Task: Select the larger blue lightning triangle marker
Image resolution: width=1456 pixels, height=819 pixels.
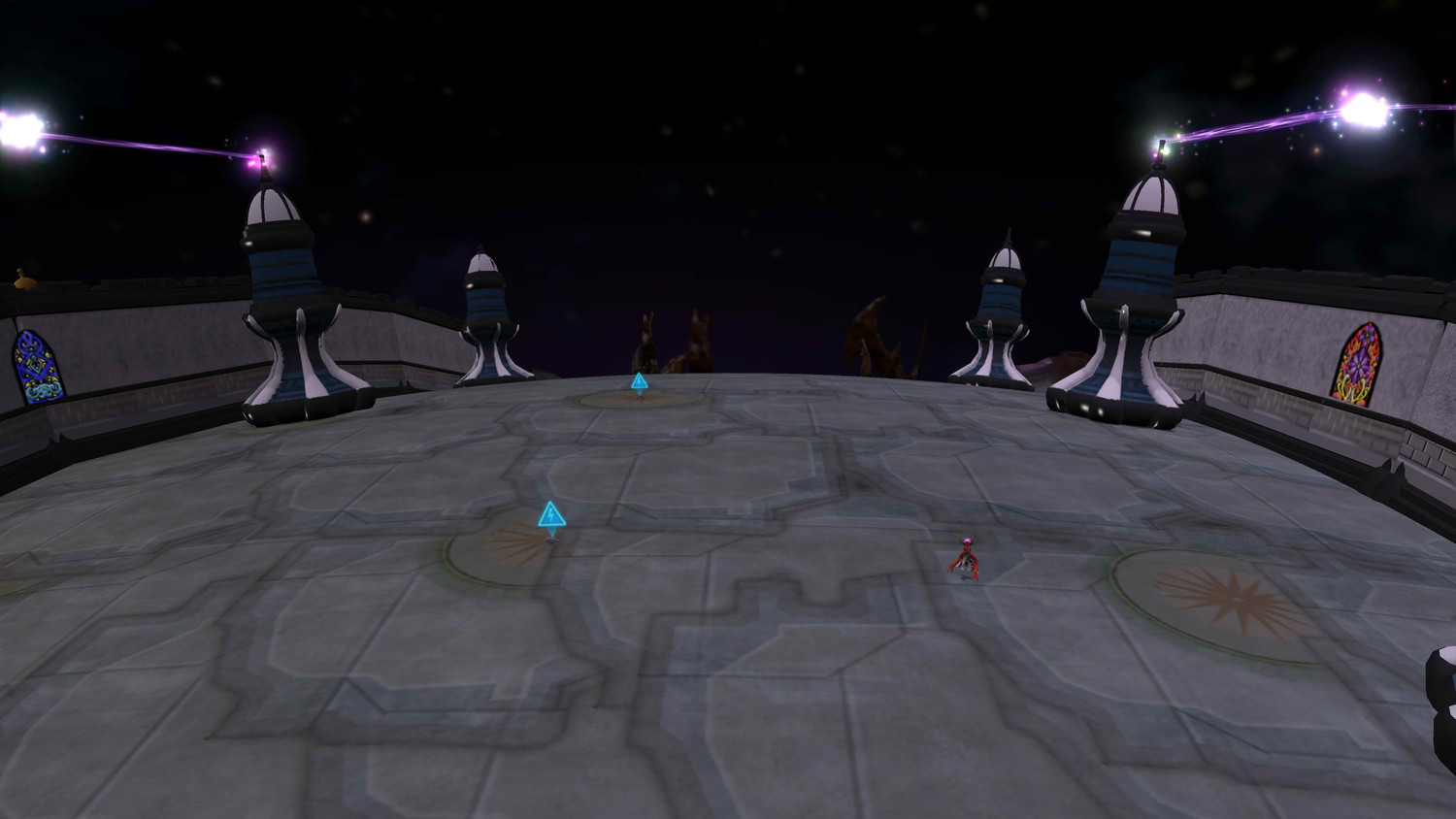Action: coord(551,515)
